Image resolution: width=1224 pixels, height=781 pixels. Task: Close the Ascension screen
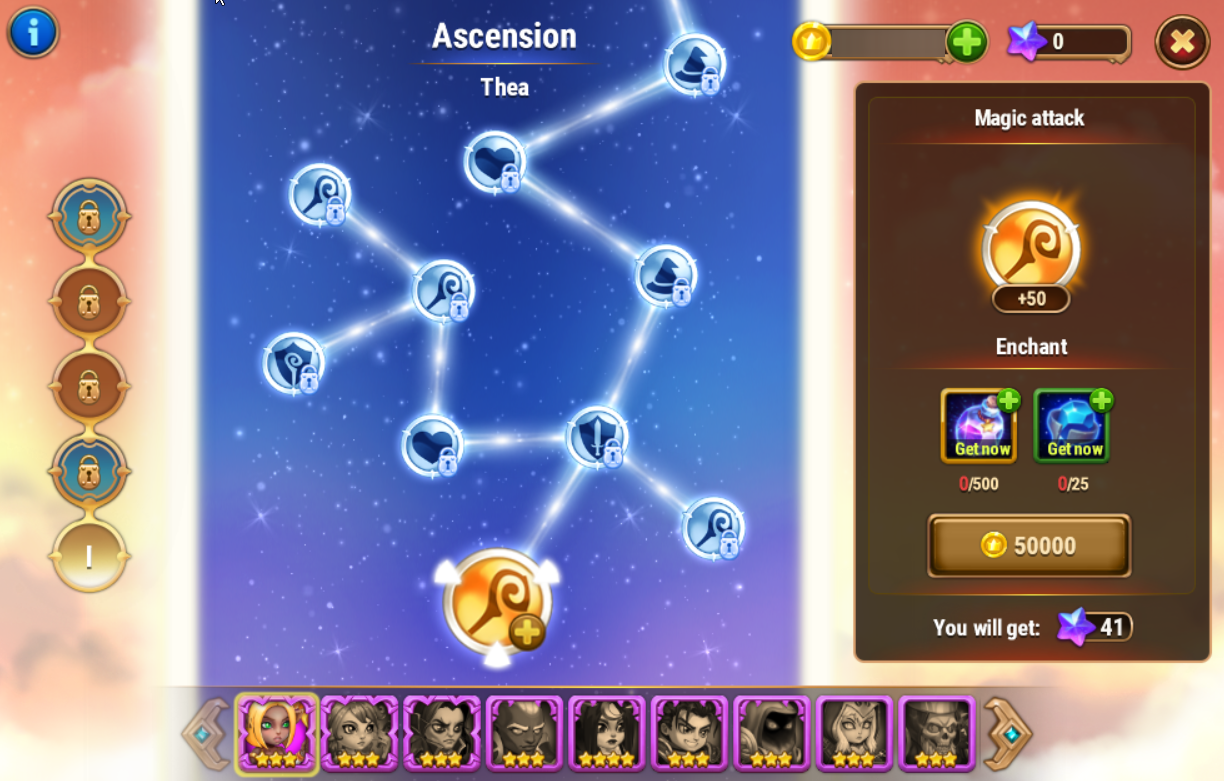point(1182,42)
